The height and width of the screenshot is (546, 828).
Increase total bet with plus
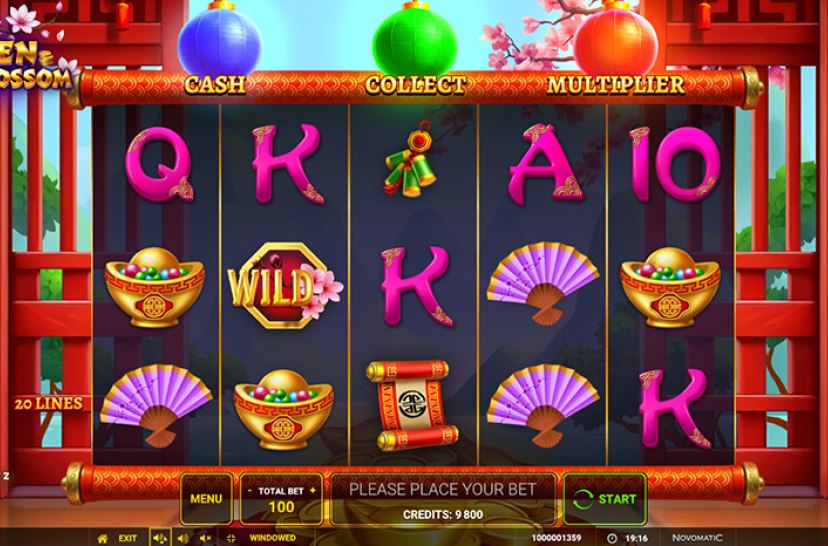point(312,491)
